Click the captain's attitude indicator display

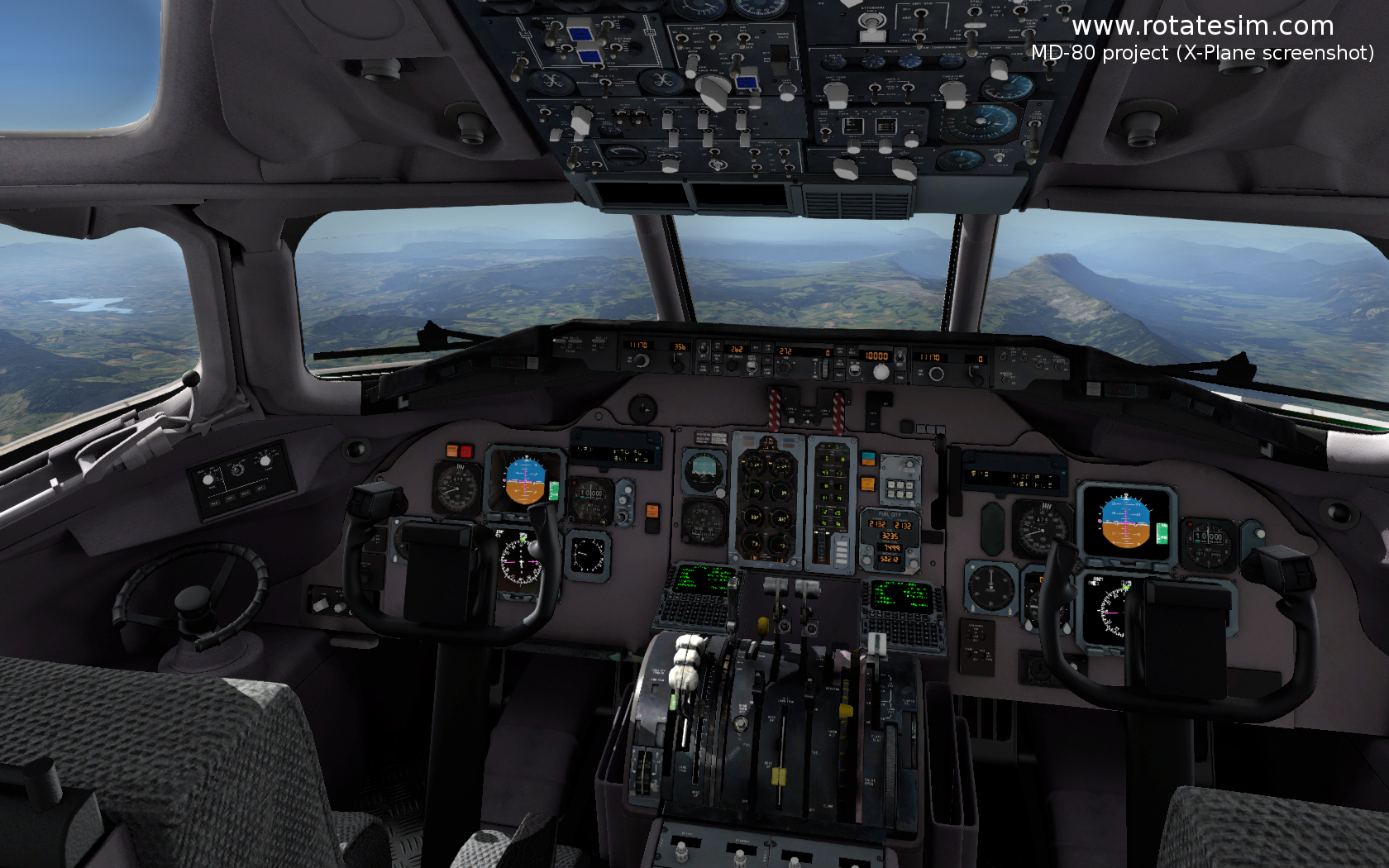click(x=525, y=480)
